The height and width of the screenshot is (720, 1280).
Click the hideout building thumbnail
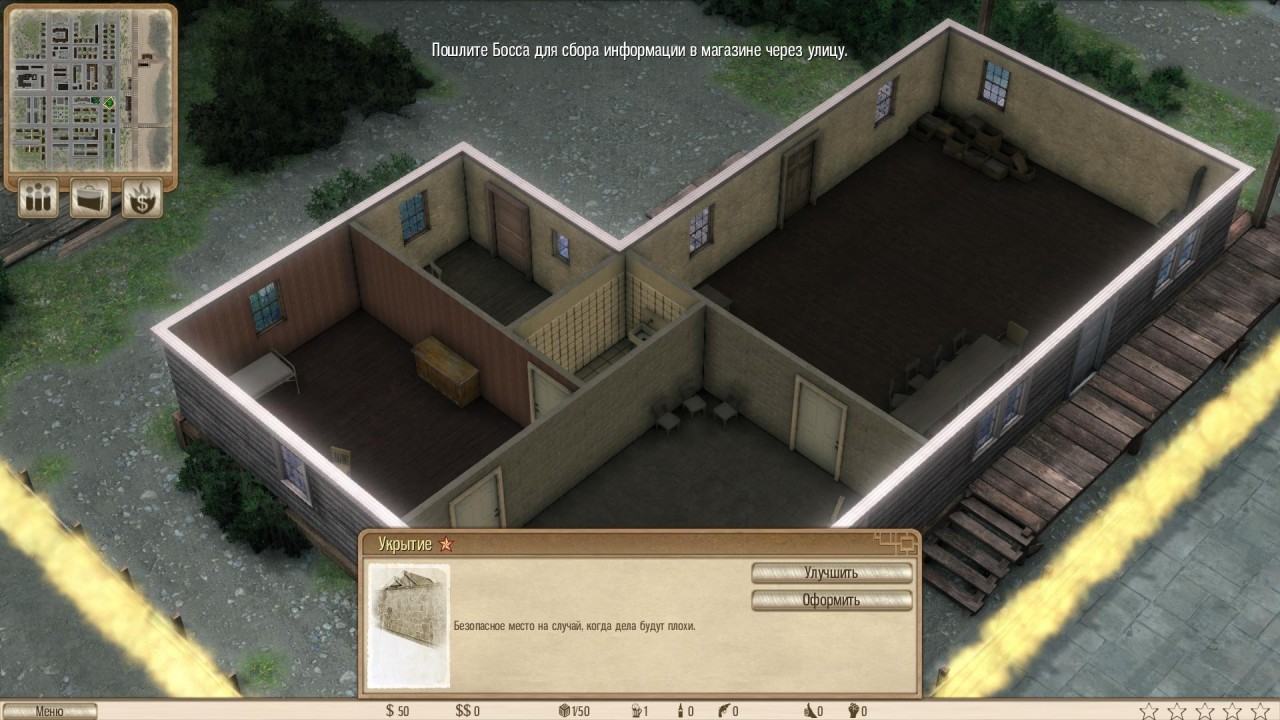(408, 625)
